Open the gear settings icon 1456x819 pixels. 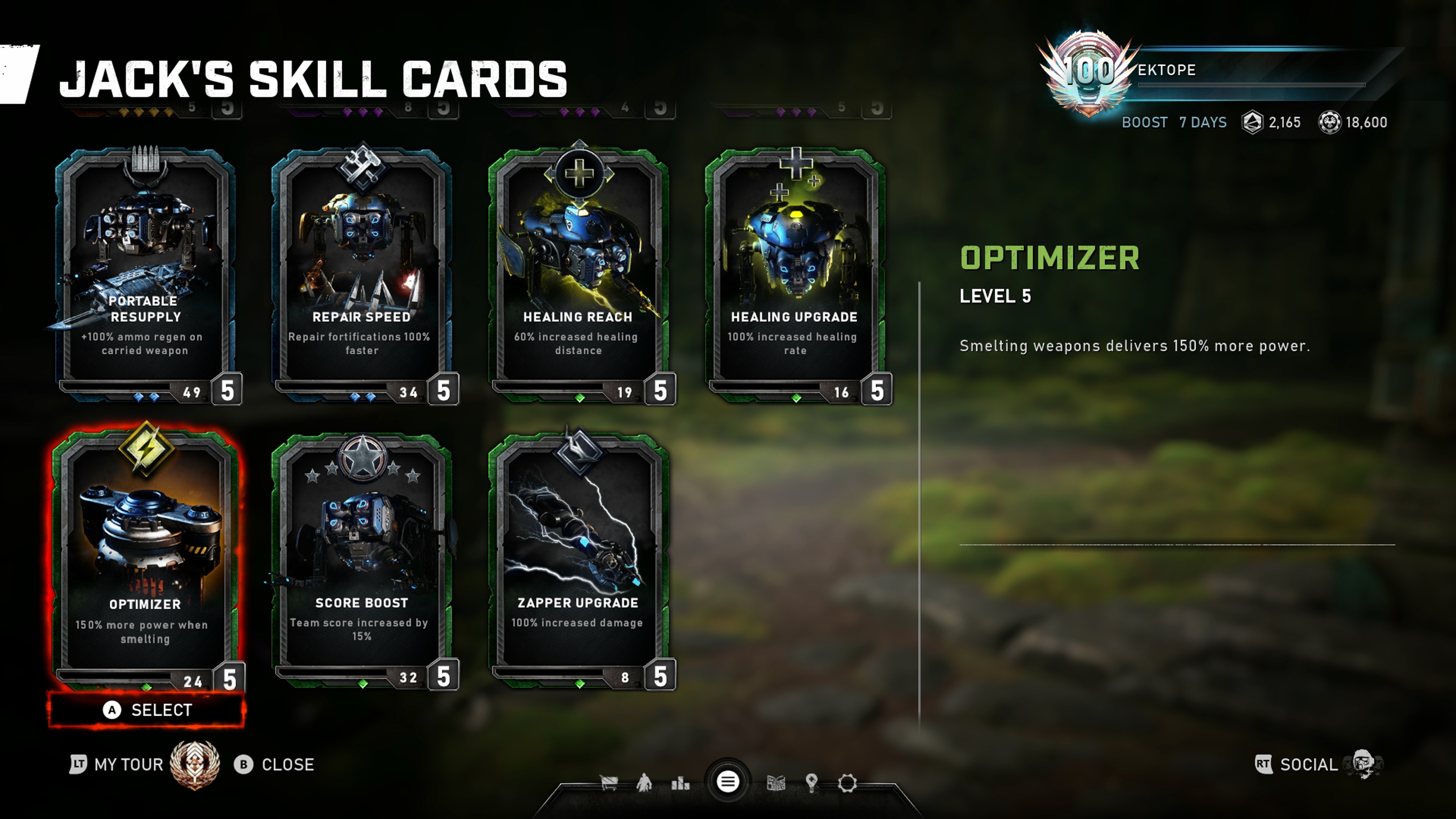847,783
